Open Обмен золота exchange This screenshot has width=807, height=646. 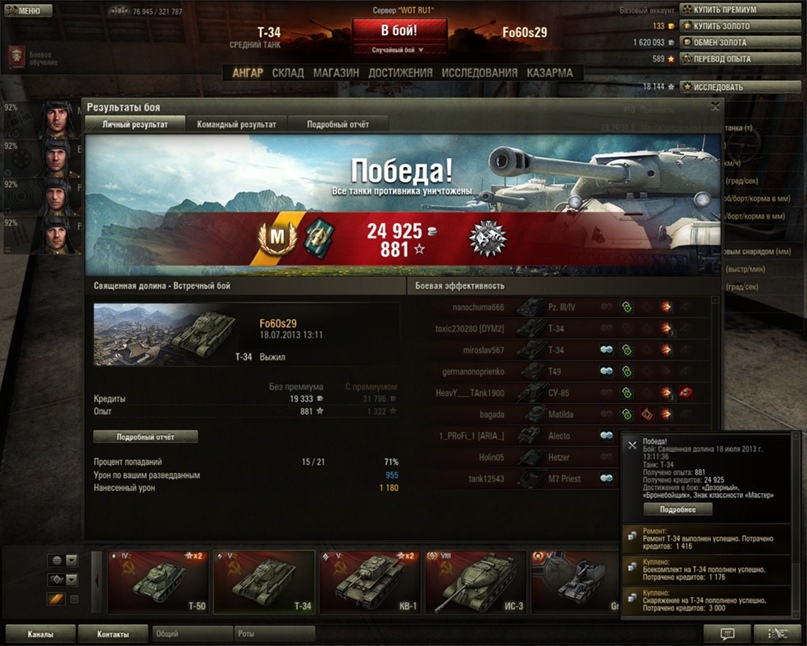point(741,43)
